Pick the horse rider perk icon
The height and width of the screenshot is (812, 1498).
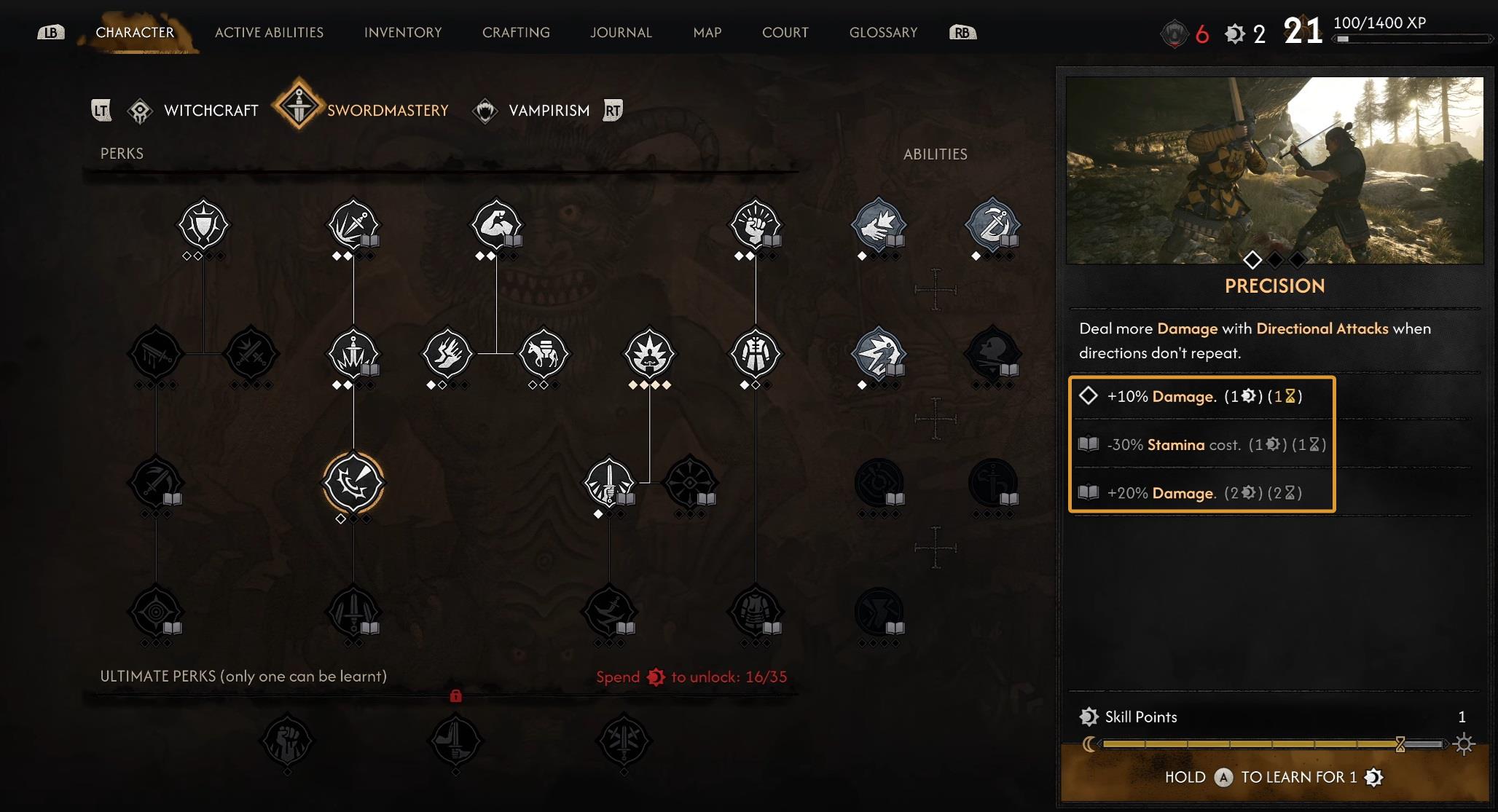(x=544, y=354)
